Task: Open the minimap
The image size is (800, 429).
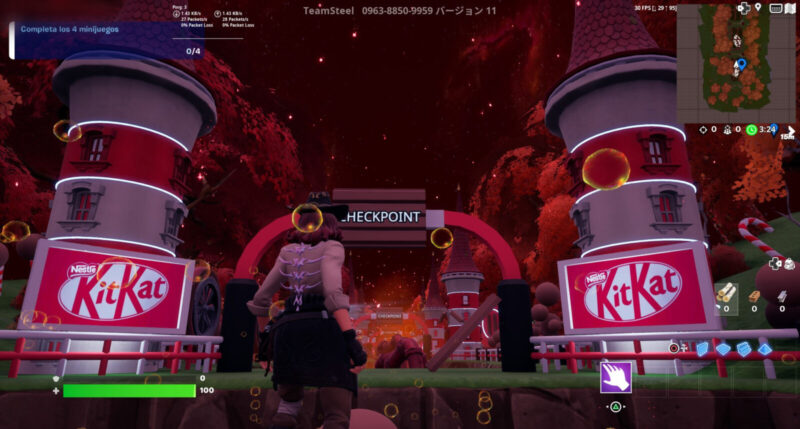Action: coord(737,62)
